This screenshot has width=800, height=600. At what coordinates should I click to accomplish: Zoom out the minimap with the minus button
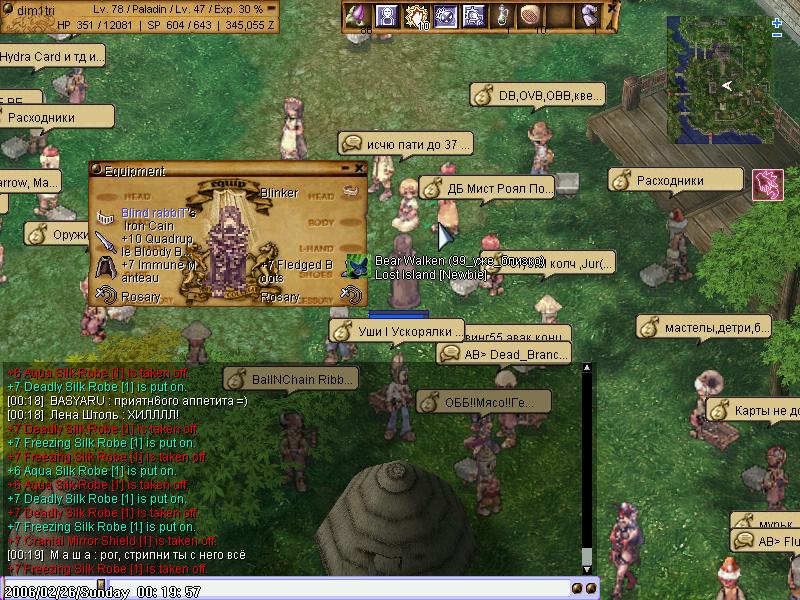click(777, 35)
